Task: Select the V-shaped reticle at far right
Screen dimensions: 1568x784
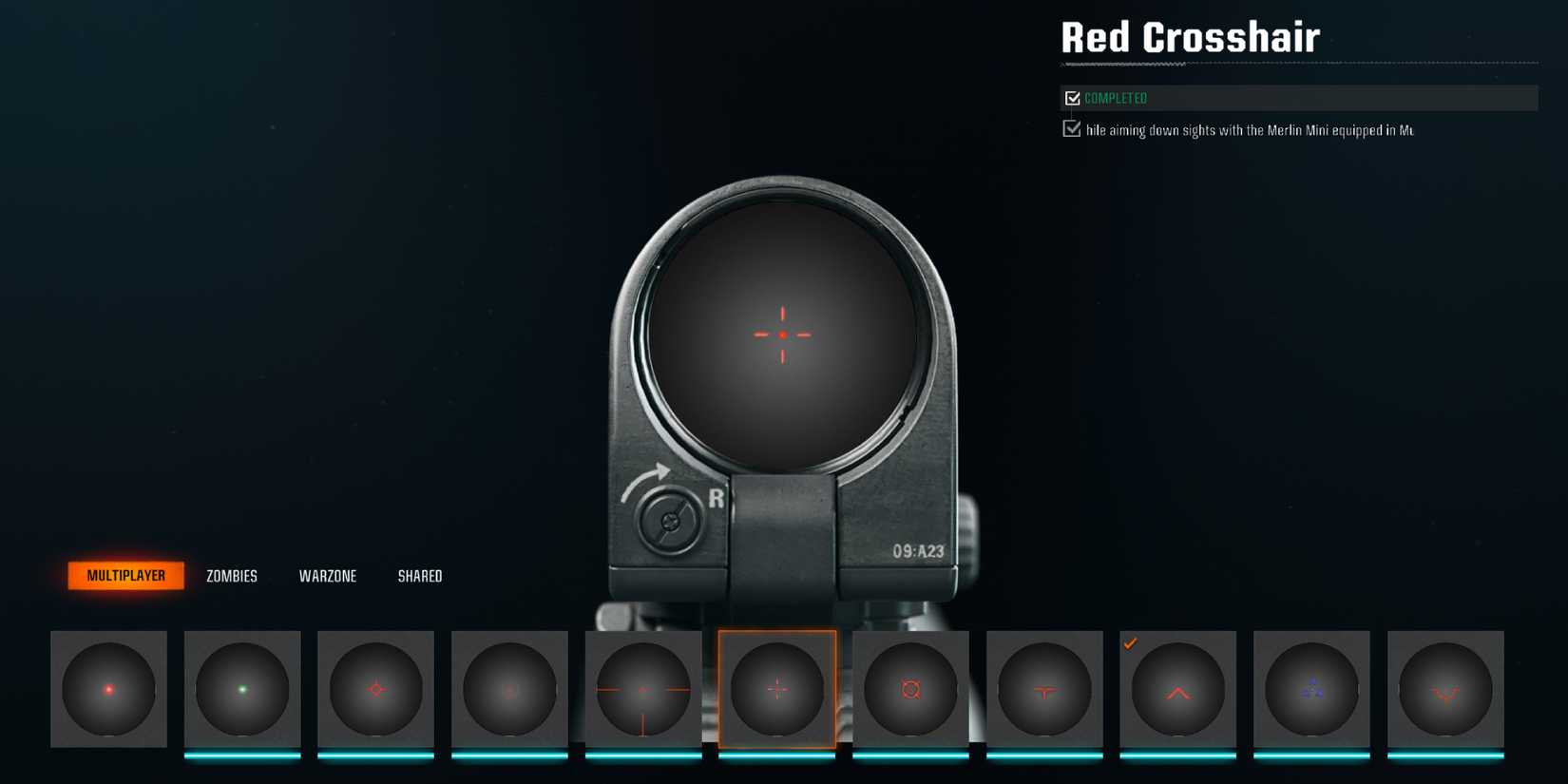Action: pyautogui.click(x=1447, y=689)
